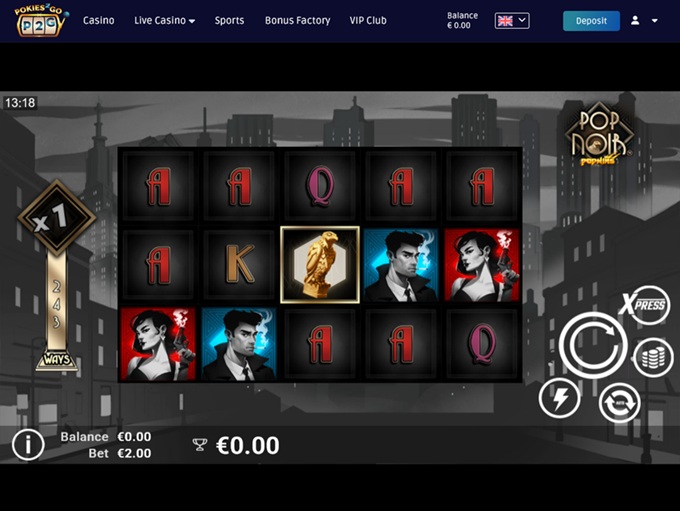Go to the Sports section
The image size is (680, 511).
(229, 20)
